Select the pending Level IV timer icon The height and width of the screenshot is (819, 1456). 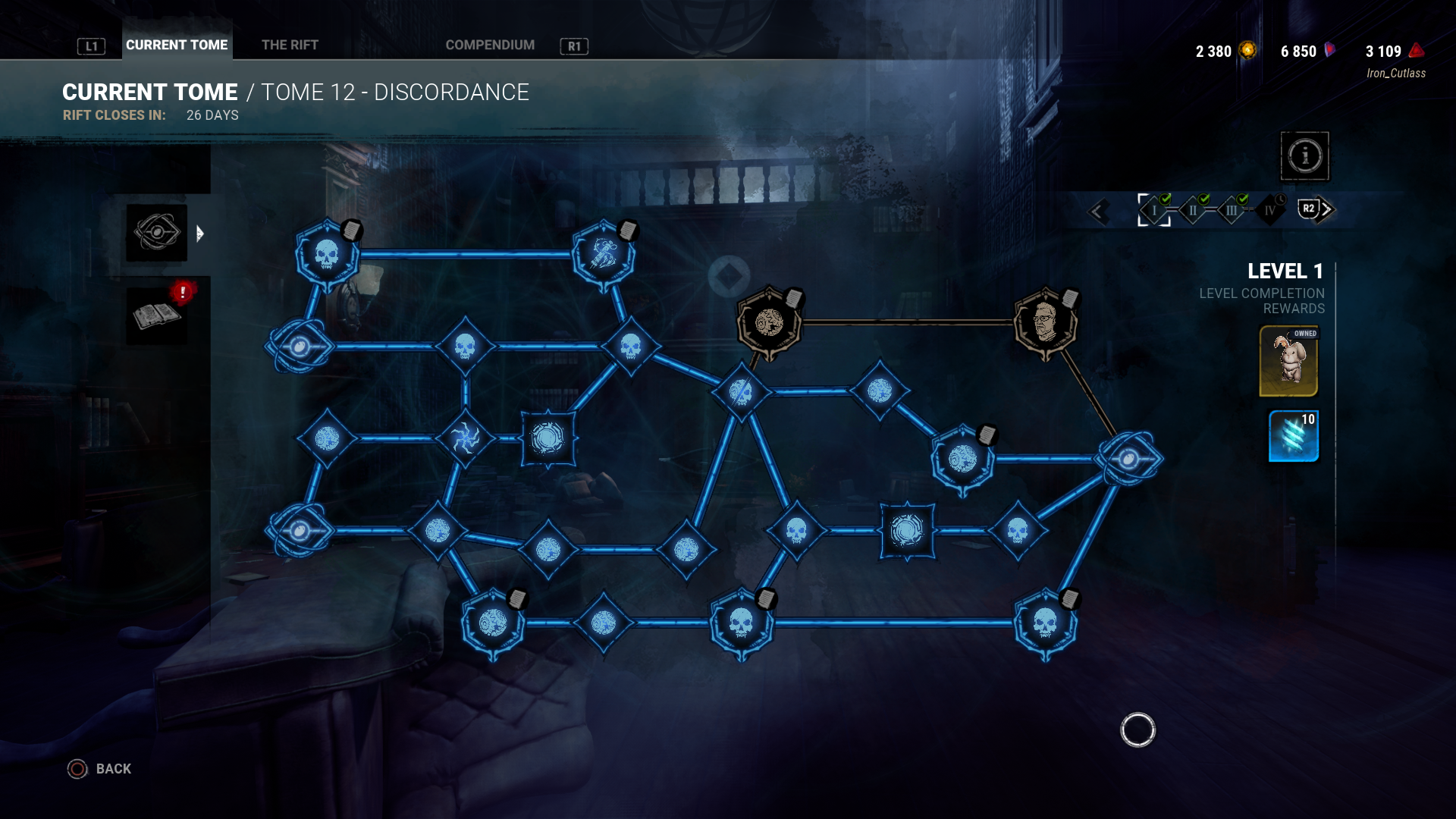tap(1268, 210)
